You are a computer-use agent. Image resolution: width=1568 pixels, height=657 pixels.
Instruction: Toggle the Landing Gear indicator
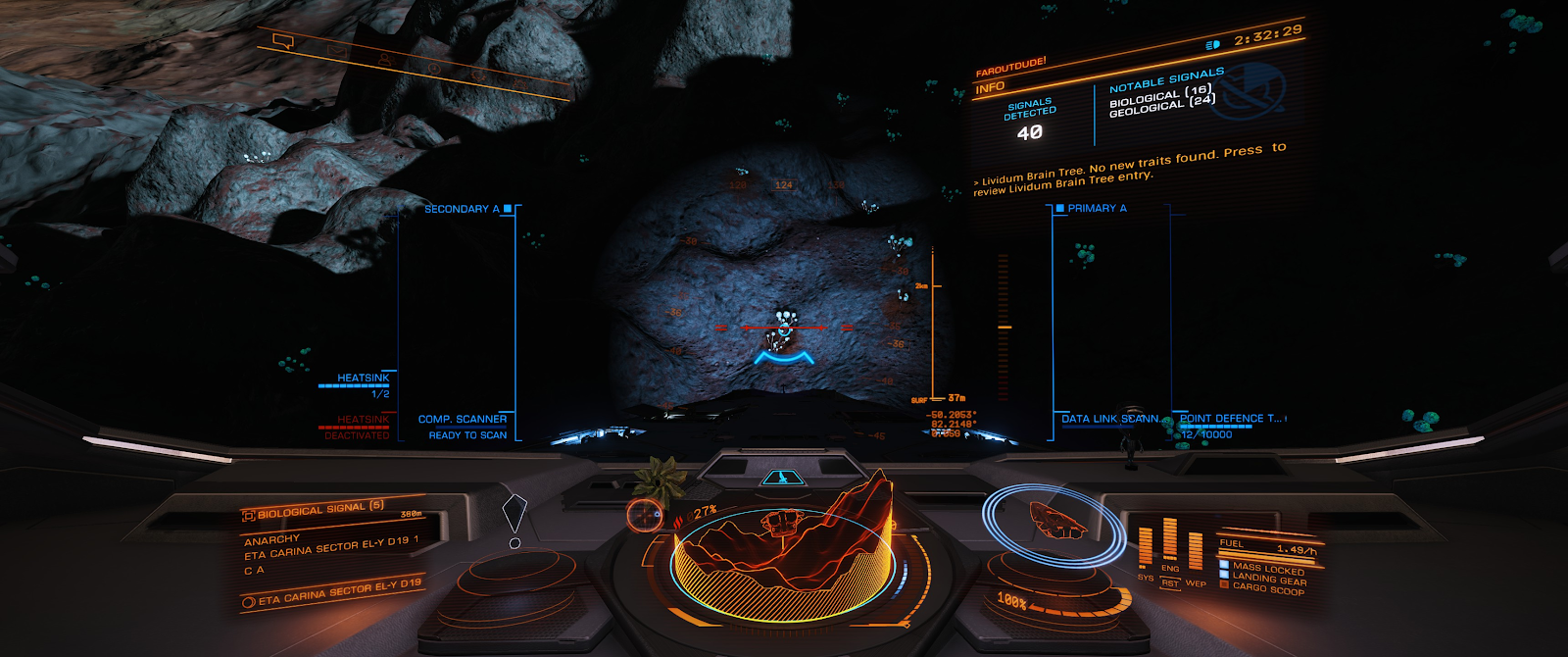(1268, 579)
